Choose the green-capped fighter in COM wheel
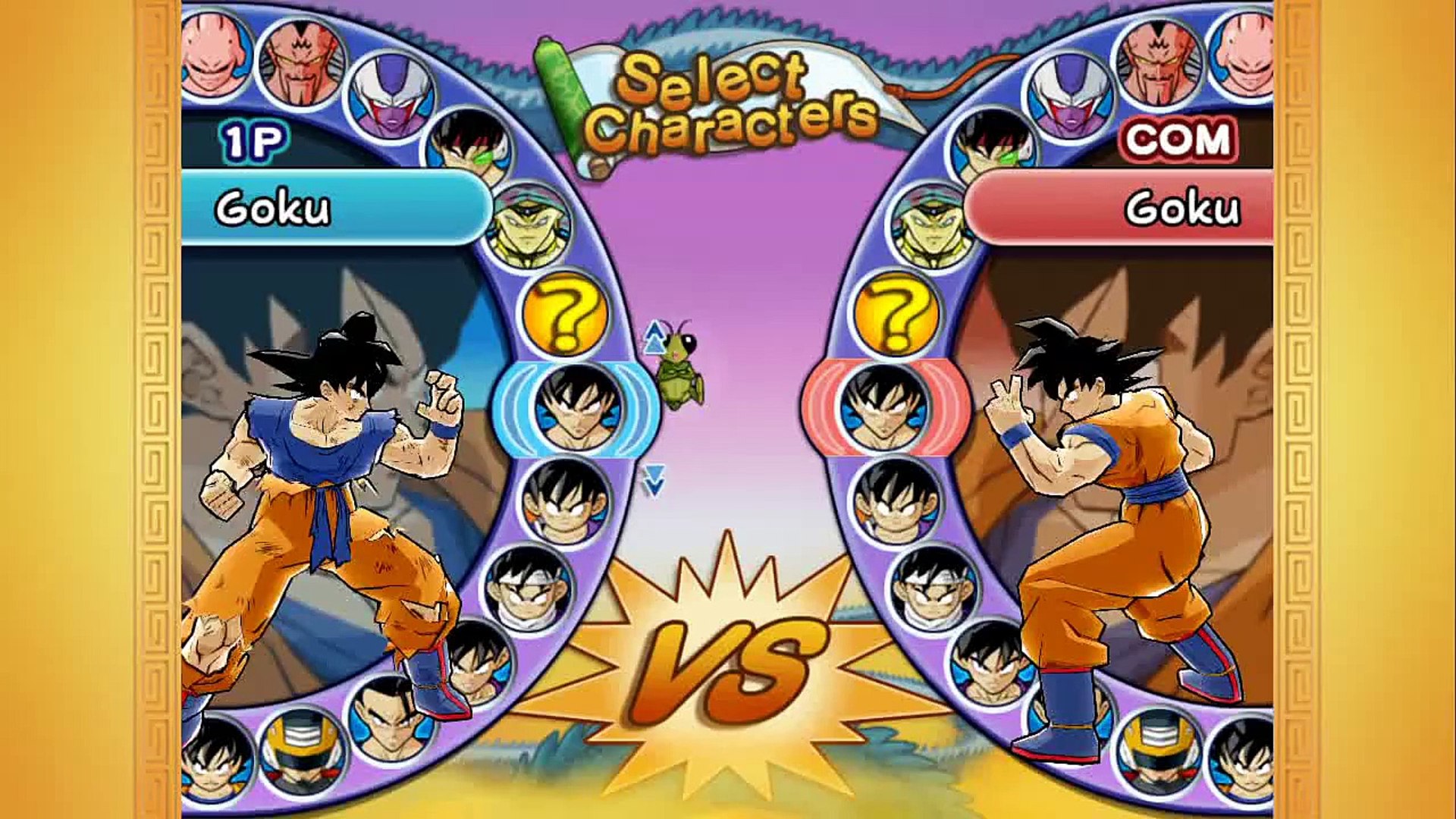Screen dimensions: 1456x819 (930, 225)
